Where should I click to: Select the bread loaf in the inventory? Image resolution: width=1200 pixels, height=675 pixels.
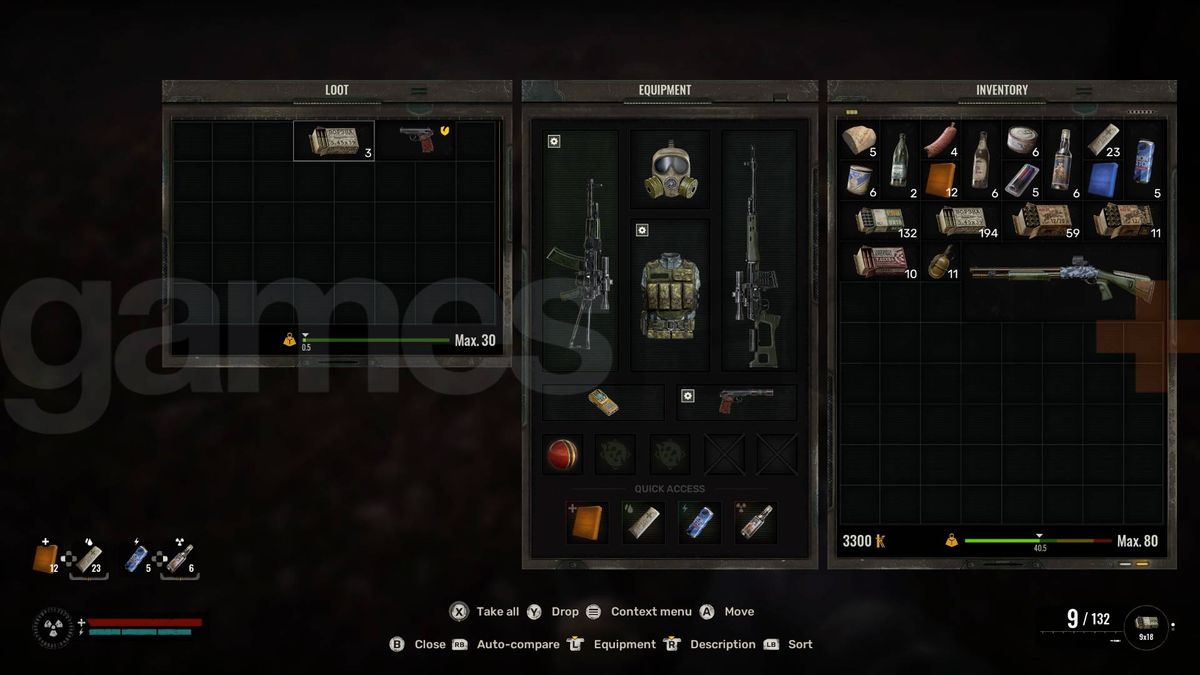[858, 140]
